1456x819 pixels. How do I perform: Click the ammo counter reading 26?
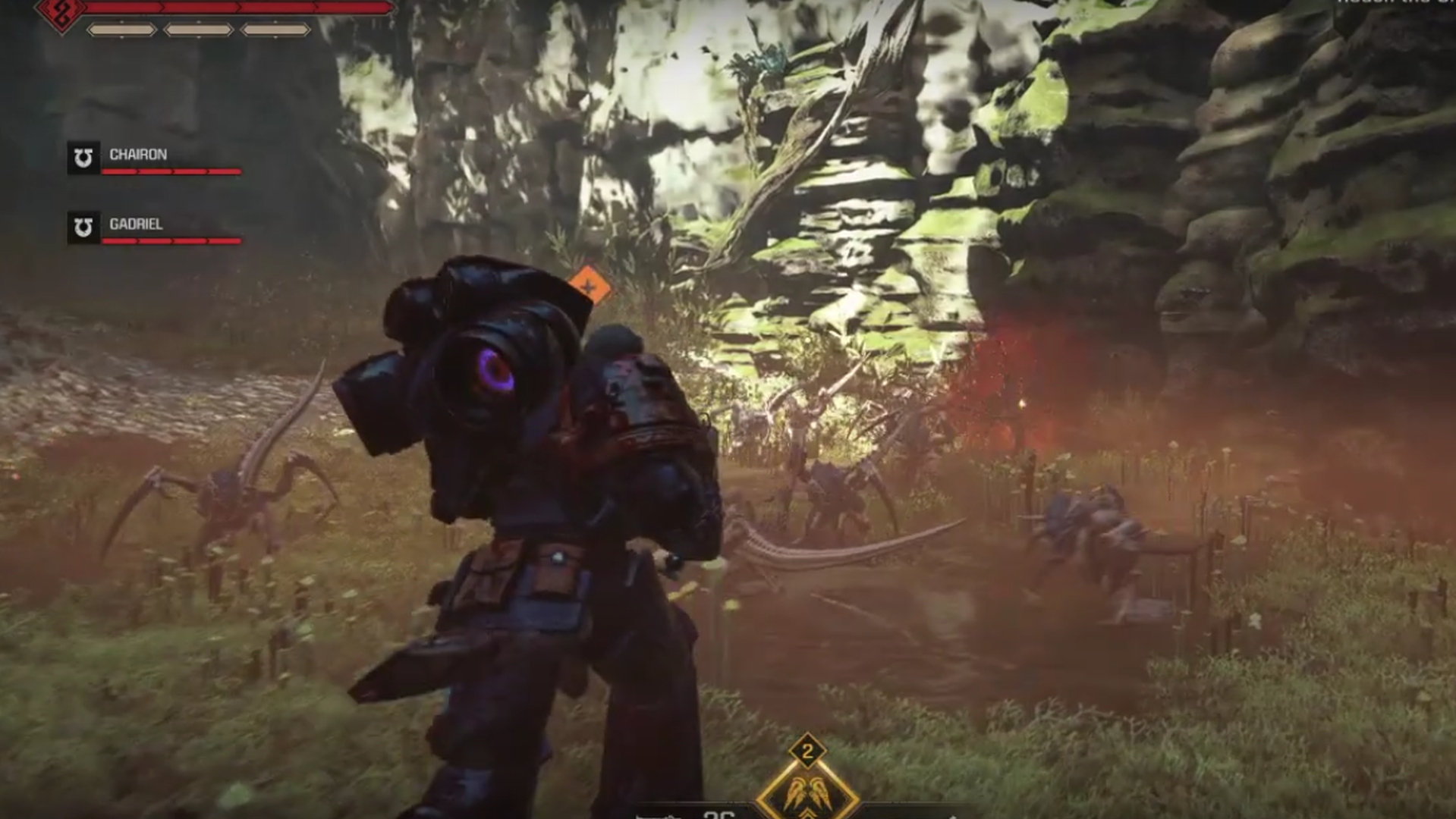[717, 814]
